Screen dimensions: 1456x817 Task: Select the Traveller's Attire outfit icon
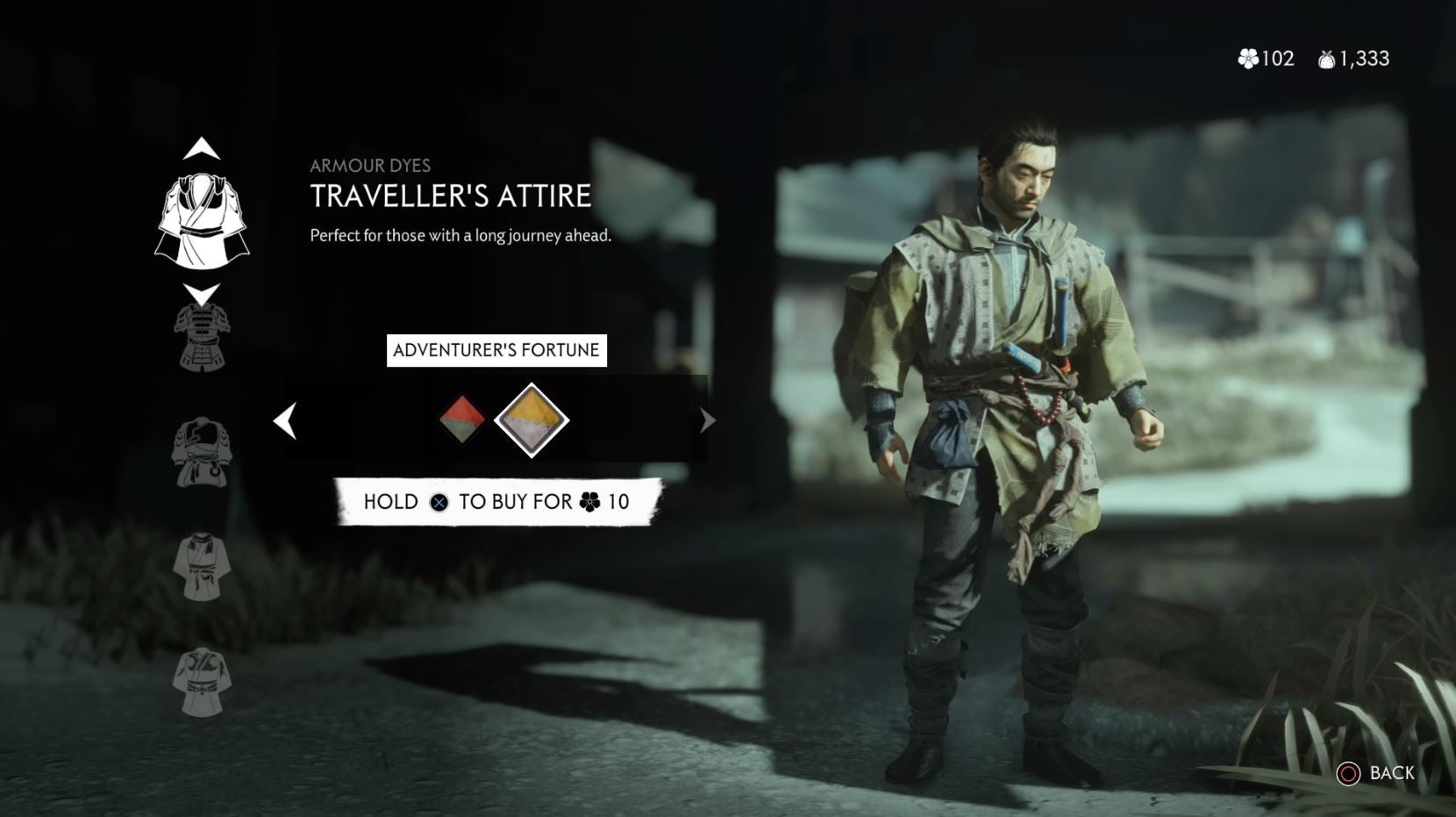(203, 215)
